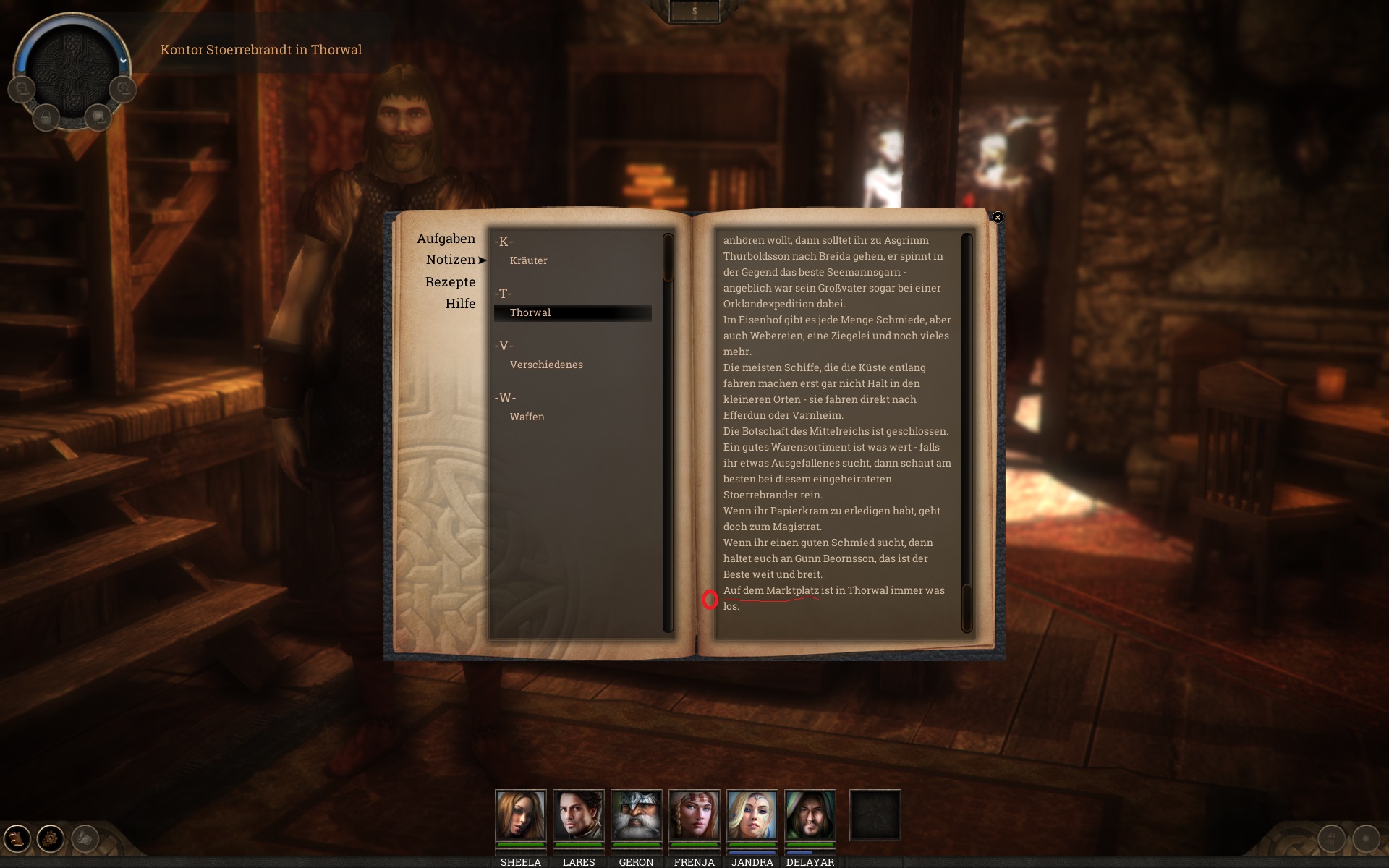Switch to the Aufgaben tab
Screen dimensions: 1389x868
[446, 239]
